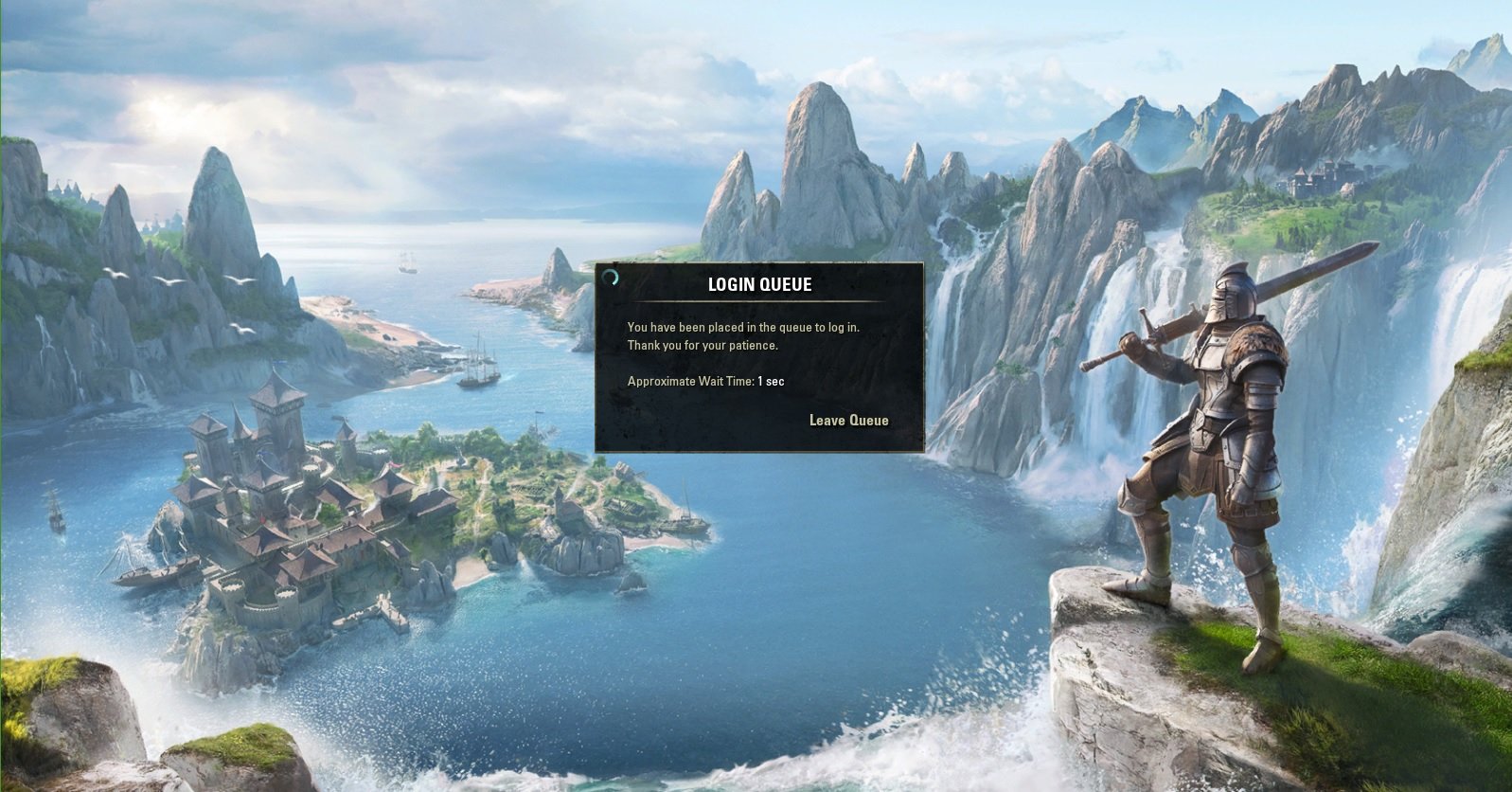Click the queue placement message text
The width and height of the screenshot is (1512, 792).
pos(748,329)
